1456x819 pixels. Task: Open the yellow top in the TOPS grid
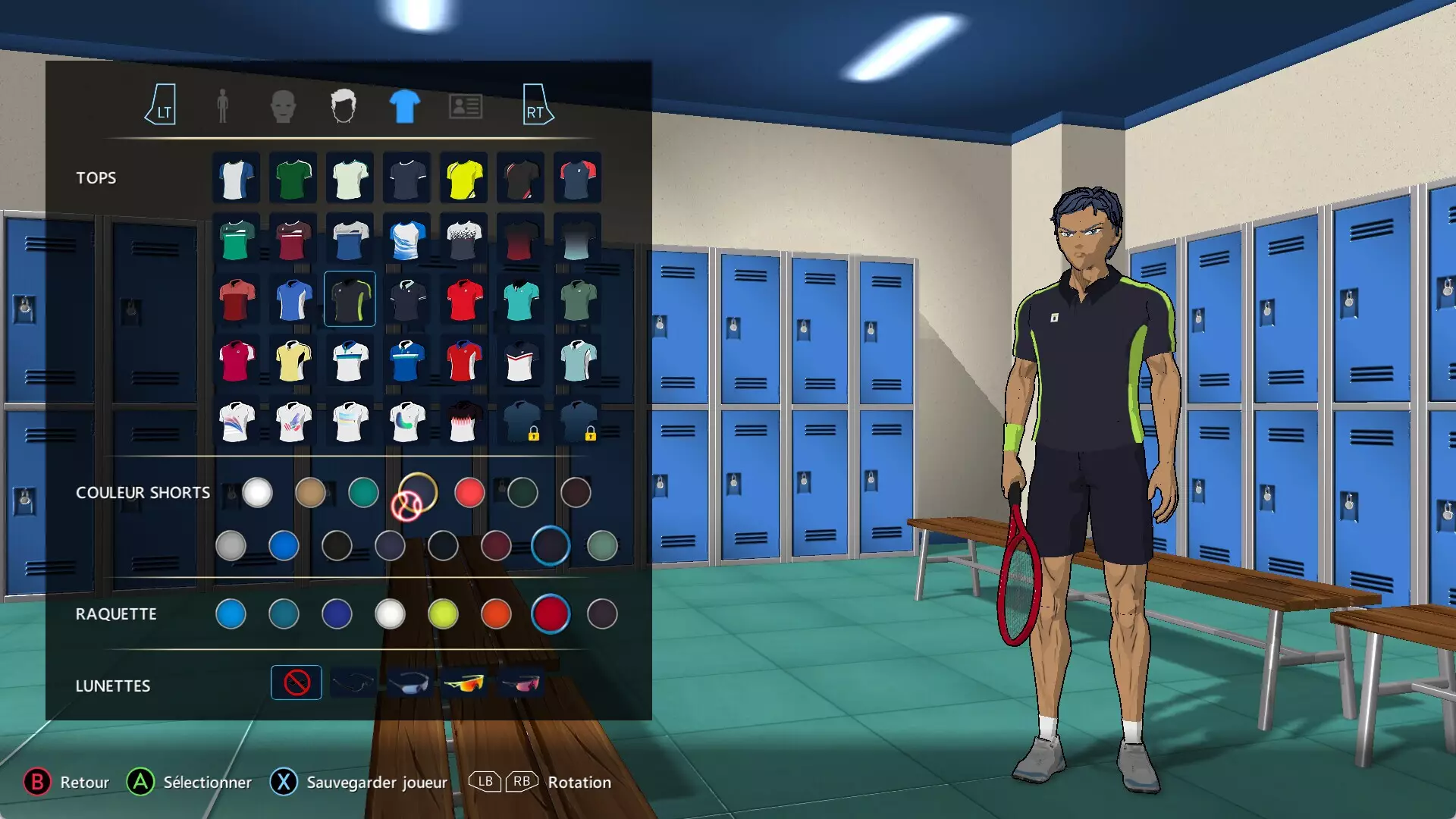463,178
